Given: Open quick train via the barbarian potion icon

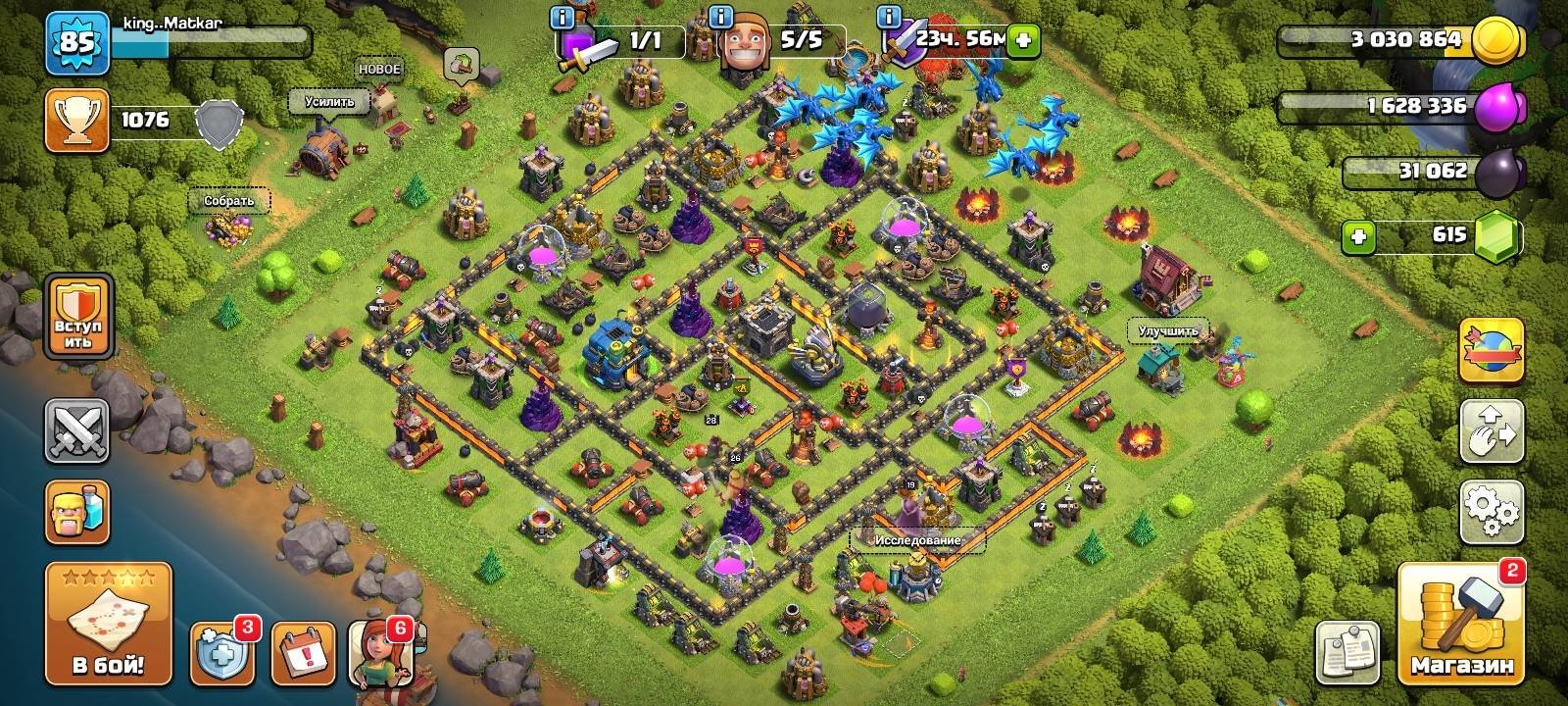Looking at the screenshot, I should pyautogui.click(x=76, y=512).
